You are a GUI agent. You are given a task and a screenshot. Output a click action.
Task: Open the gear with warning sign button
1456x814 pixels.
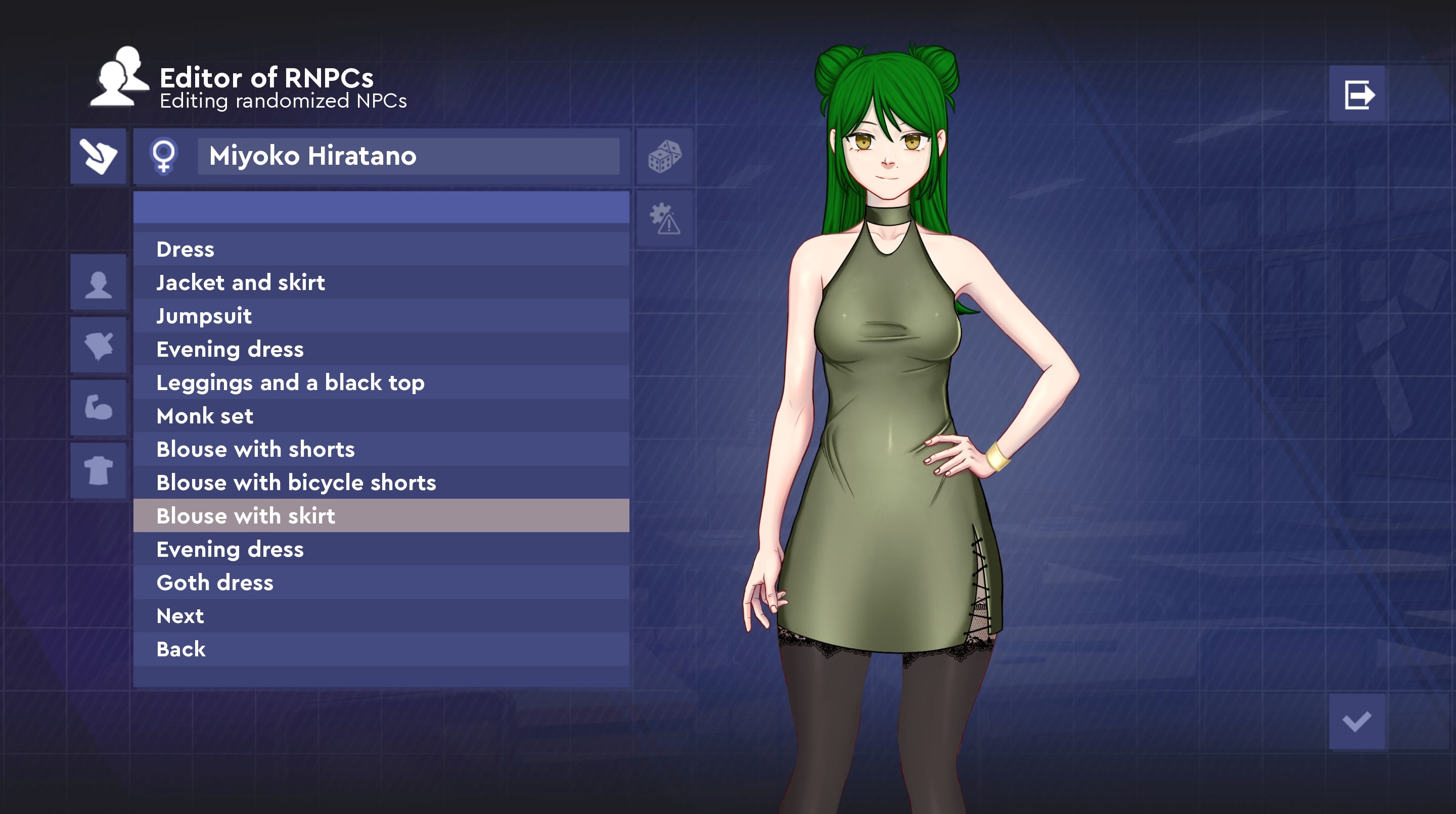click(x=665, y=219)
